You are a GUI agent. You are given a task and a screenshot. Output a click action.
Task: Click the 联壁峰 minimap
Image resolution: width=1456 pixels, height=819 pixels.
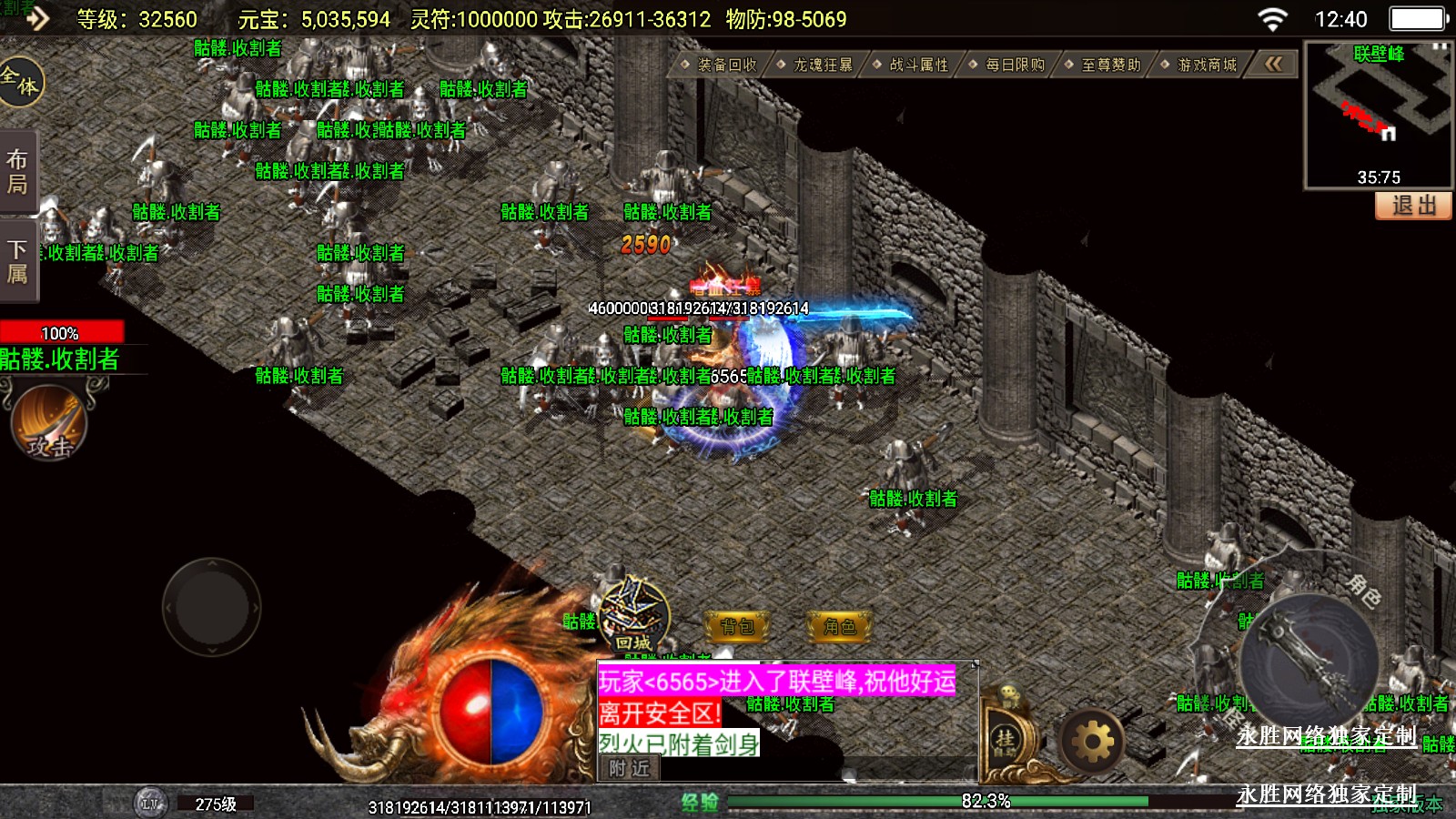point(1378,114)
